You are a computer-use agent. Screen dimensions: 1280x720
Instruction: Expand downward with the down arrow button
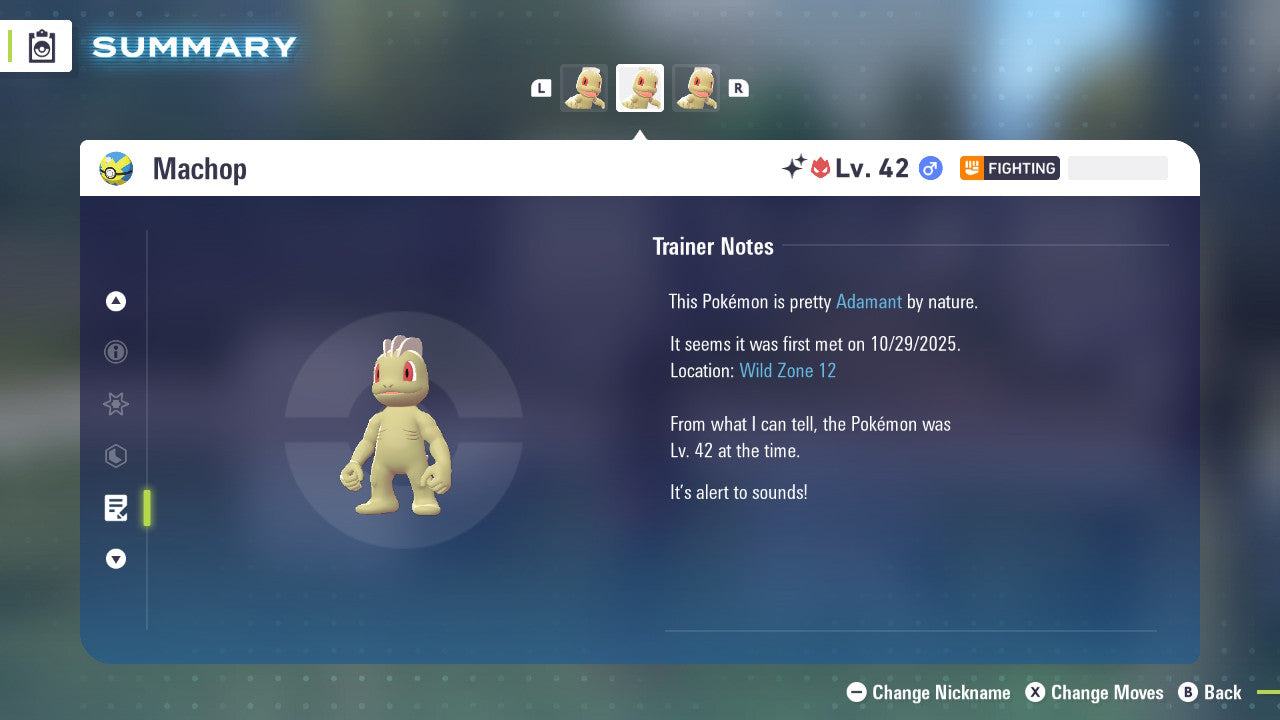(x=116, y=559)
